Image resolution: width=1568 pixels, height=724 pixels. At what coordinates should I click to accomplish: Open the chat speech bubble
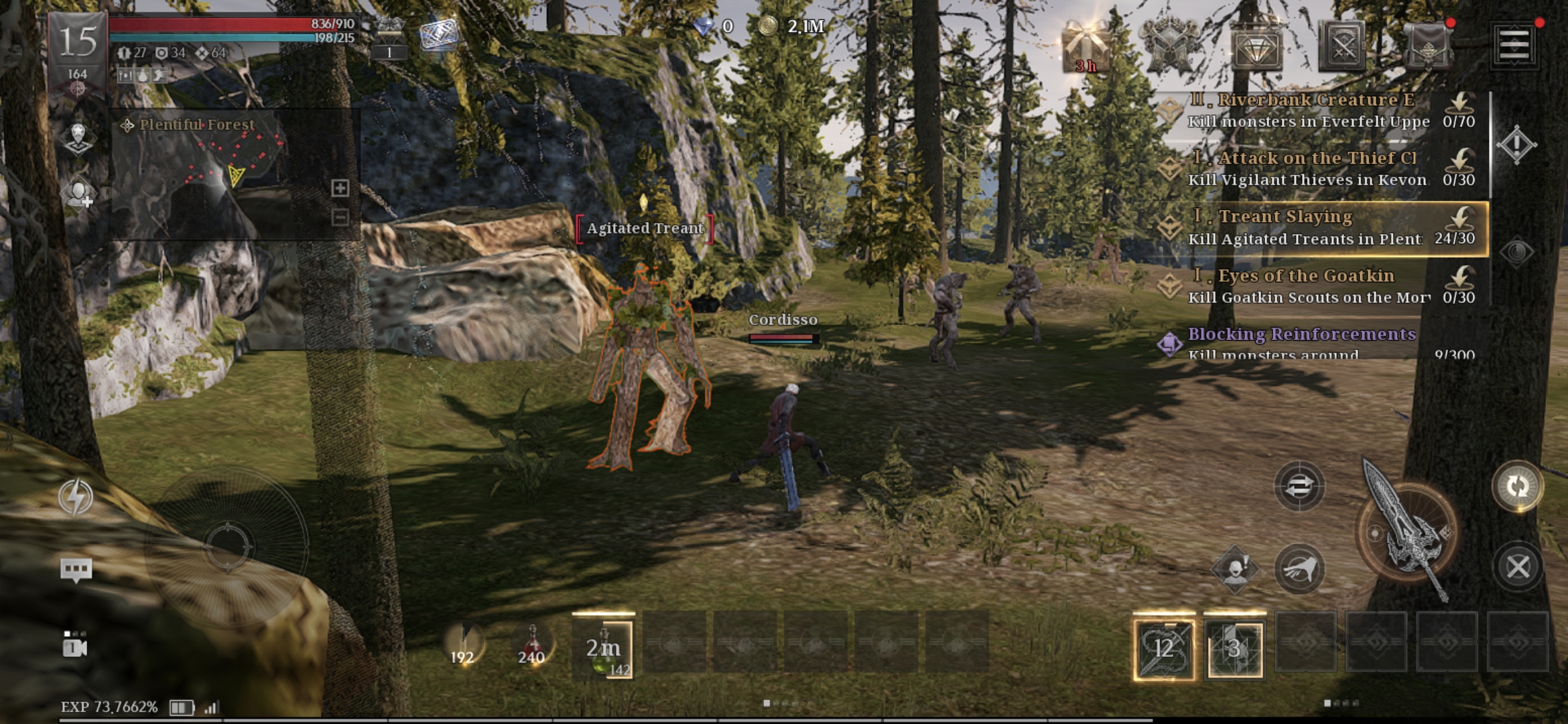point(76,570)
